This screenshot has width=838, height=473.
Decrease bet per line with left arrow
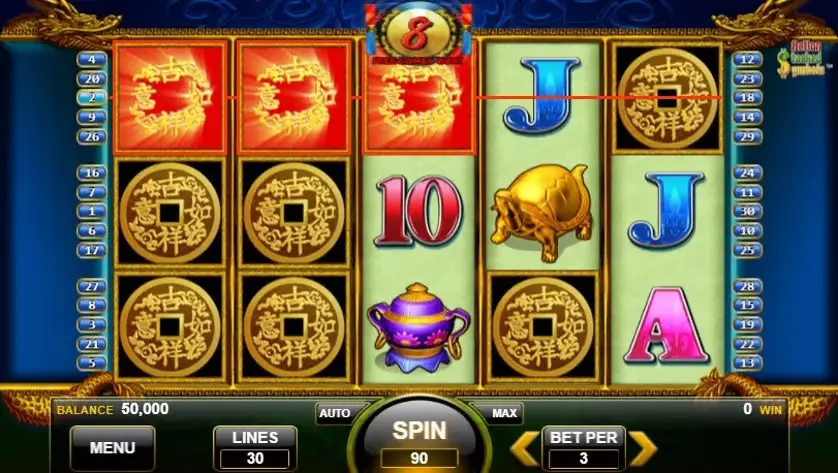(x=522, y=447)
